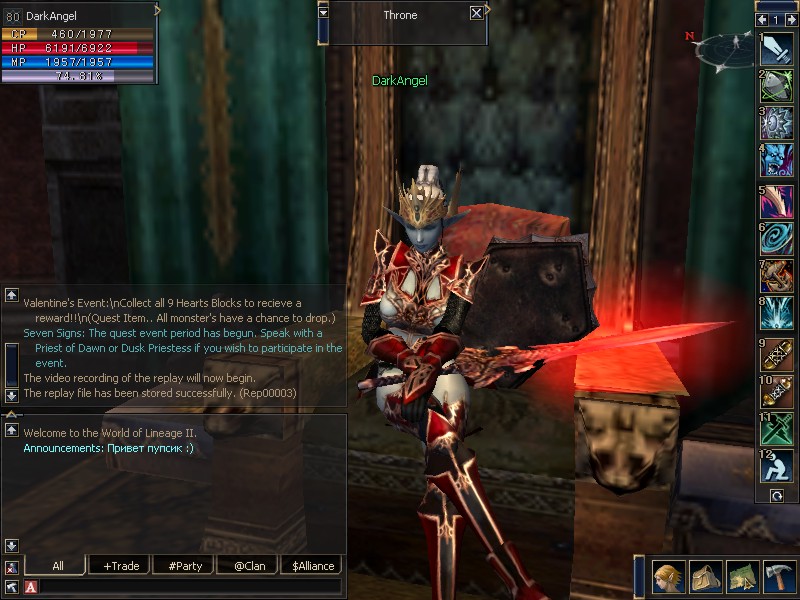This screenshot has width=800, height=600.
Task: Open the map icon
Action: point(742,577)
